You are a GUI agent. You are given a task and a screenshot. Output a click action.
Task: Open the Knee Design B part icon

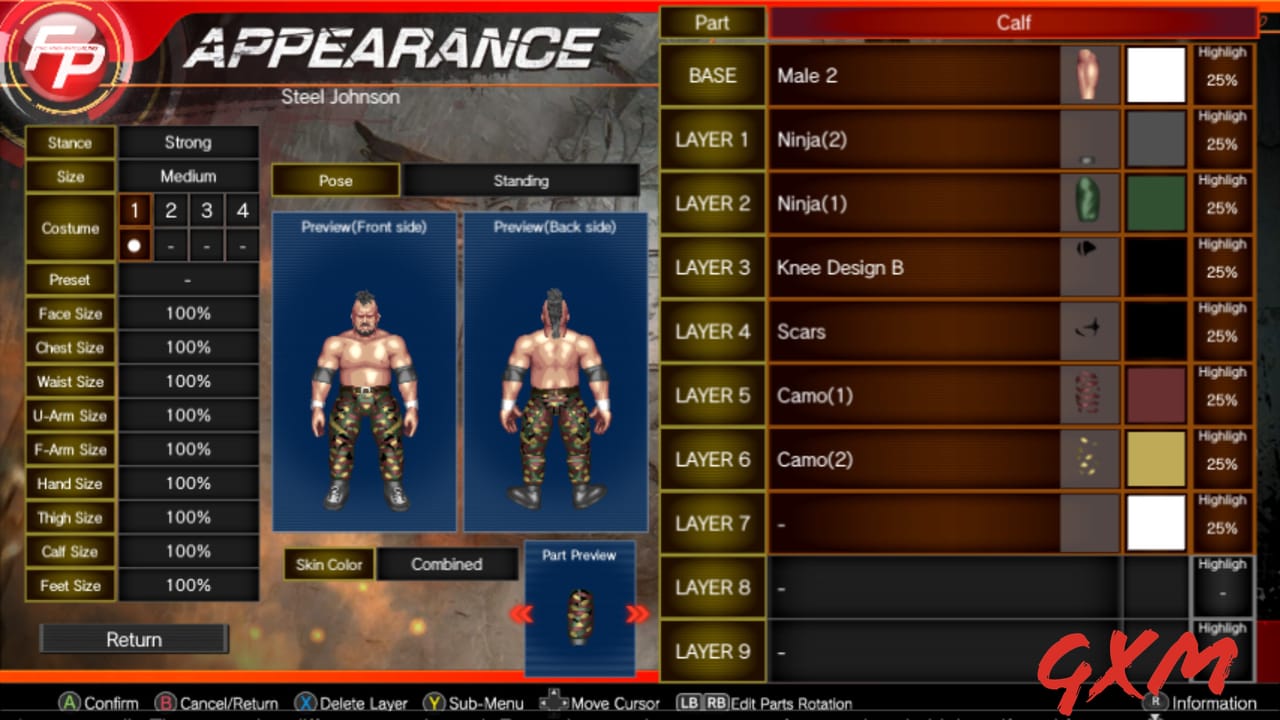1089,267
